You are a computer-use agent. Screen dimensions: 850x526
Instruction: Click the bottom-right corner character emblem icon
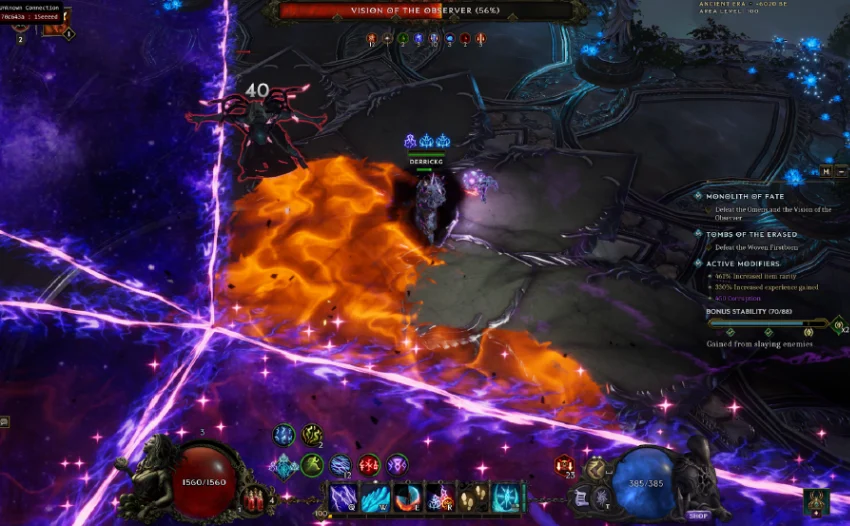tap(815, 501)
